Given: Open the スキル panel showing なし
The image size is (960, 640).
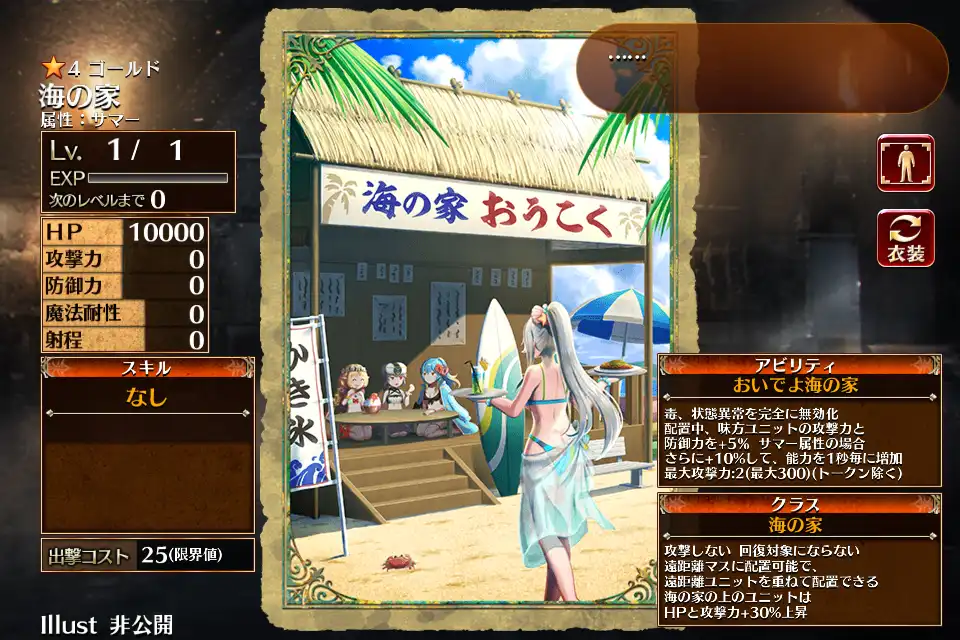Looking at the screenshot, I should point(147,445).
